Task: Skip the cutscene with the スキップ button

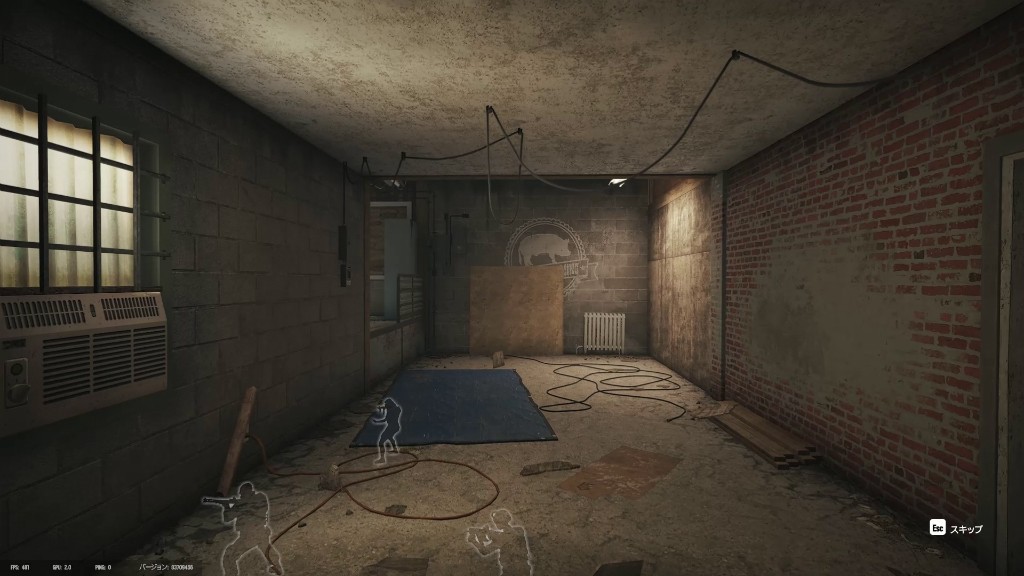Action: [x=956, y=528]
